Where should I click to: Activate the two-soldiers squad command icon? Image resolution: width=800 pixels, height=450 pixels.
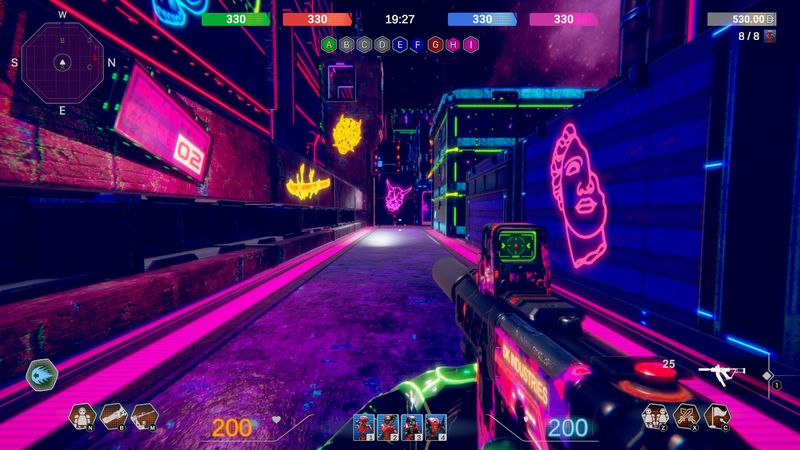click(656, 416)
